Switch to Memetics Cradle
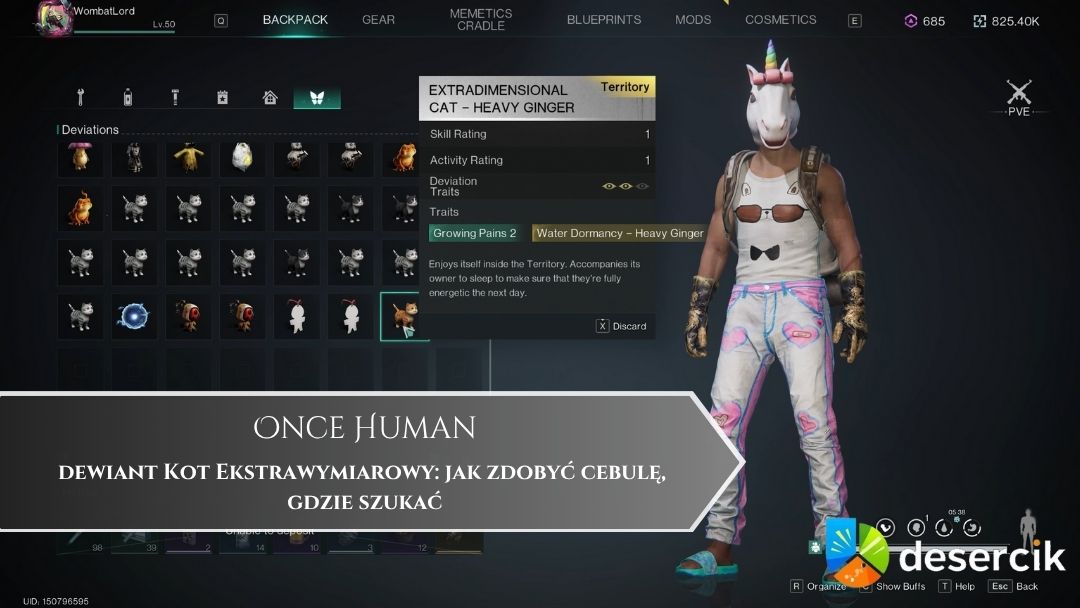Screen dimensions: 1080x608 (x=481, y=20)
